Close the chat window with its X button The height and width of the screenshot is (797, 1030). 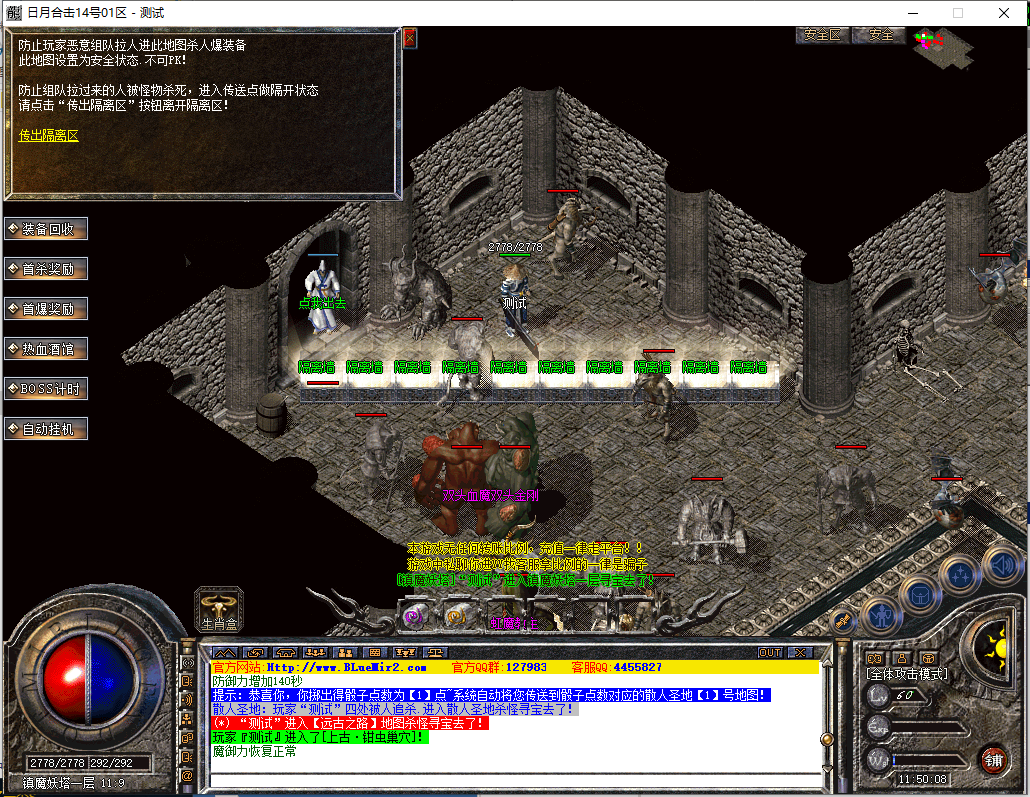pyautogui.click(x=798, y=652)
